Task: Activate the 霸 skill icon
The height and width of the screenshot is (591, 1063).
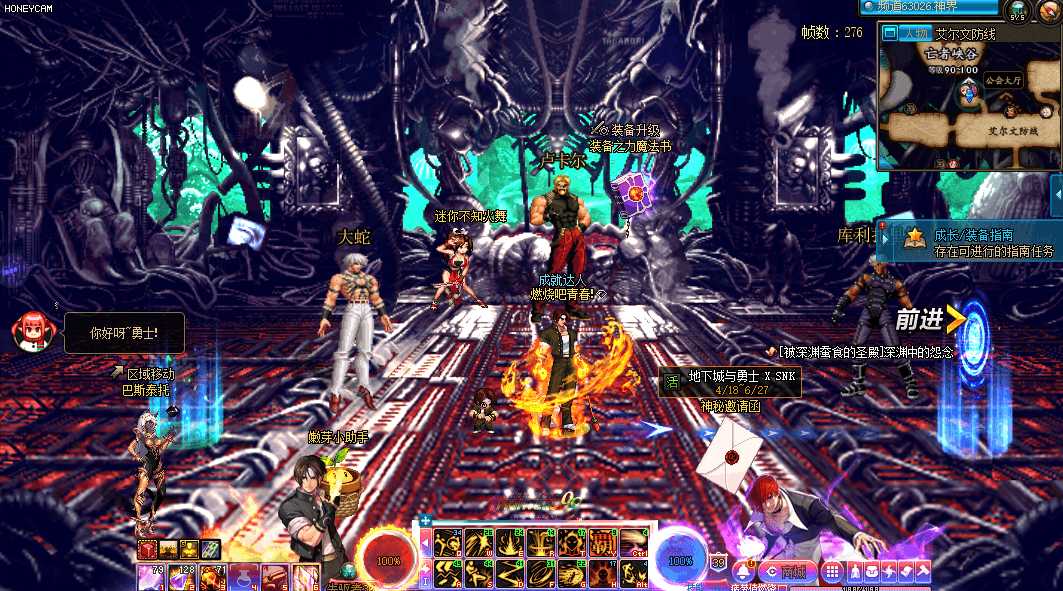Action: (601, 543)
